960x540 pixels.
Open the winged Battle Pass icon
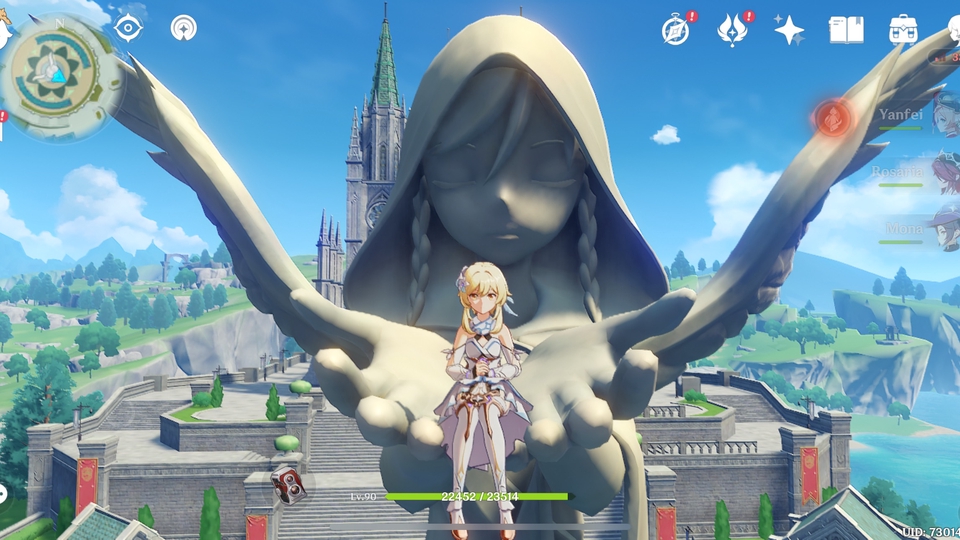[733, 30]
